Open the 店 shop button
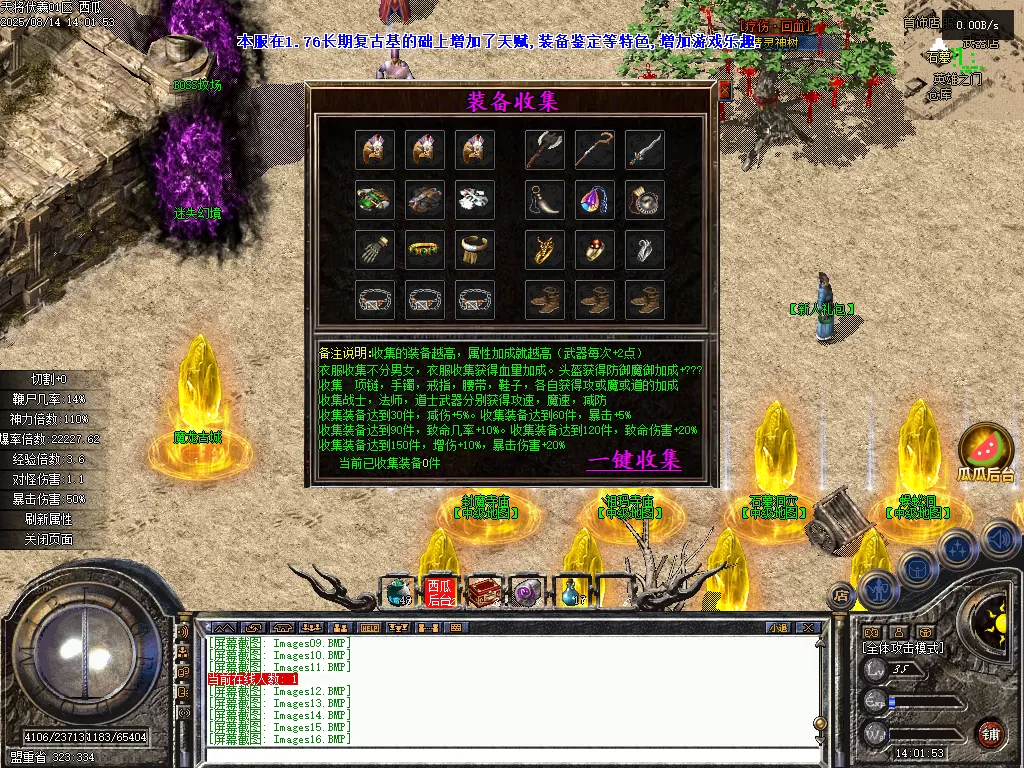The image size is (1024, 768). click(x=841, y=596)
